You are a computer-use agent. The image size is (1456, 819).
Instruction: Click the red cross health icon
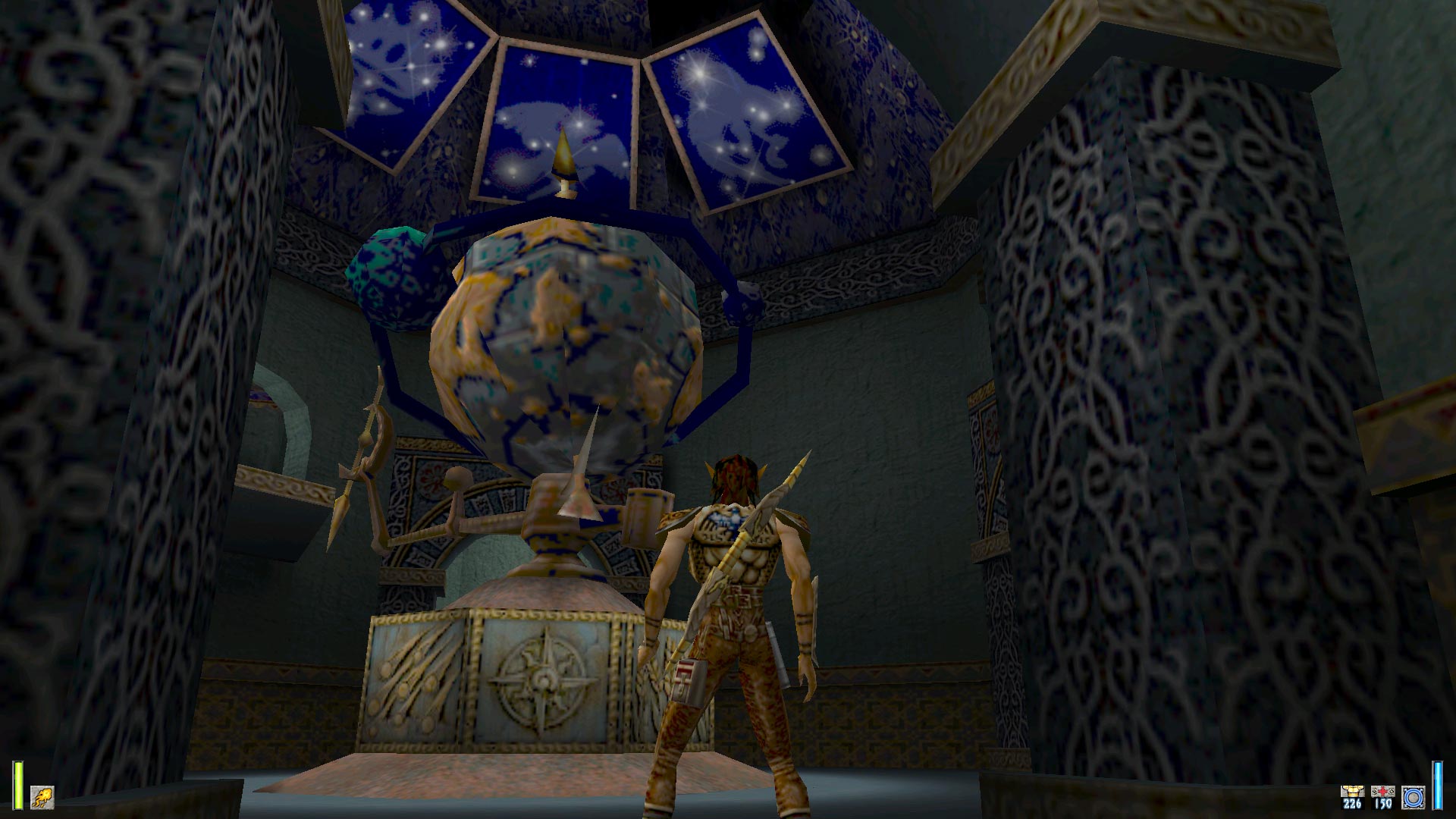pyautogui.click(x=1382, y=792)
